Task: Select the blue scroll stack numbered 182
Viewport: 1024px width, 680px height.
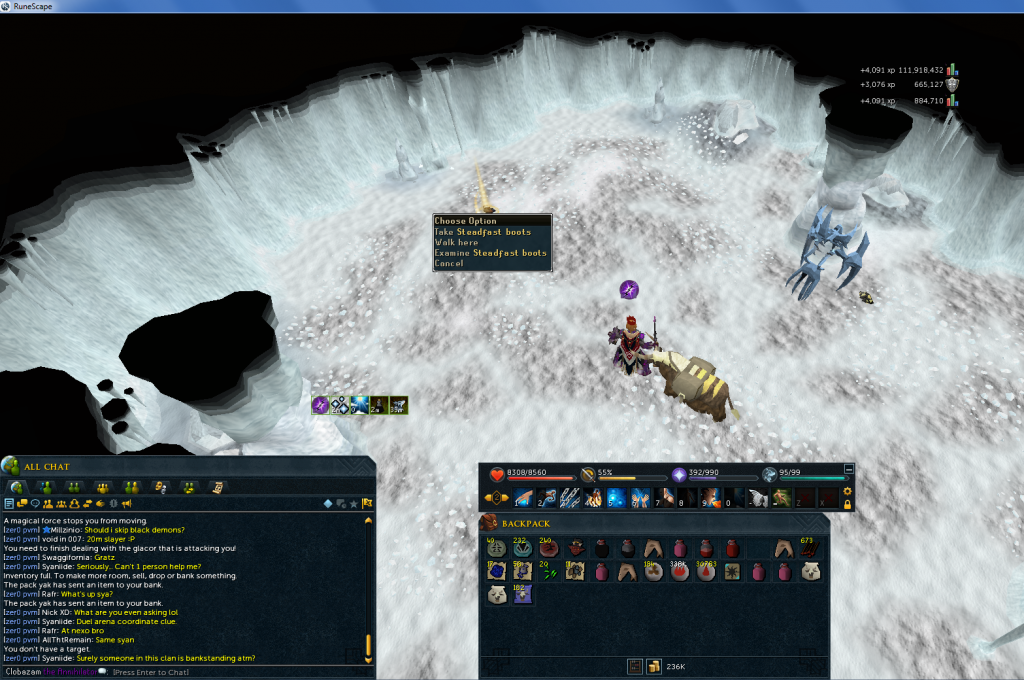Action: pos(521,594)
